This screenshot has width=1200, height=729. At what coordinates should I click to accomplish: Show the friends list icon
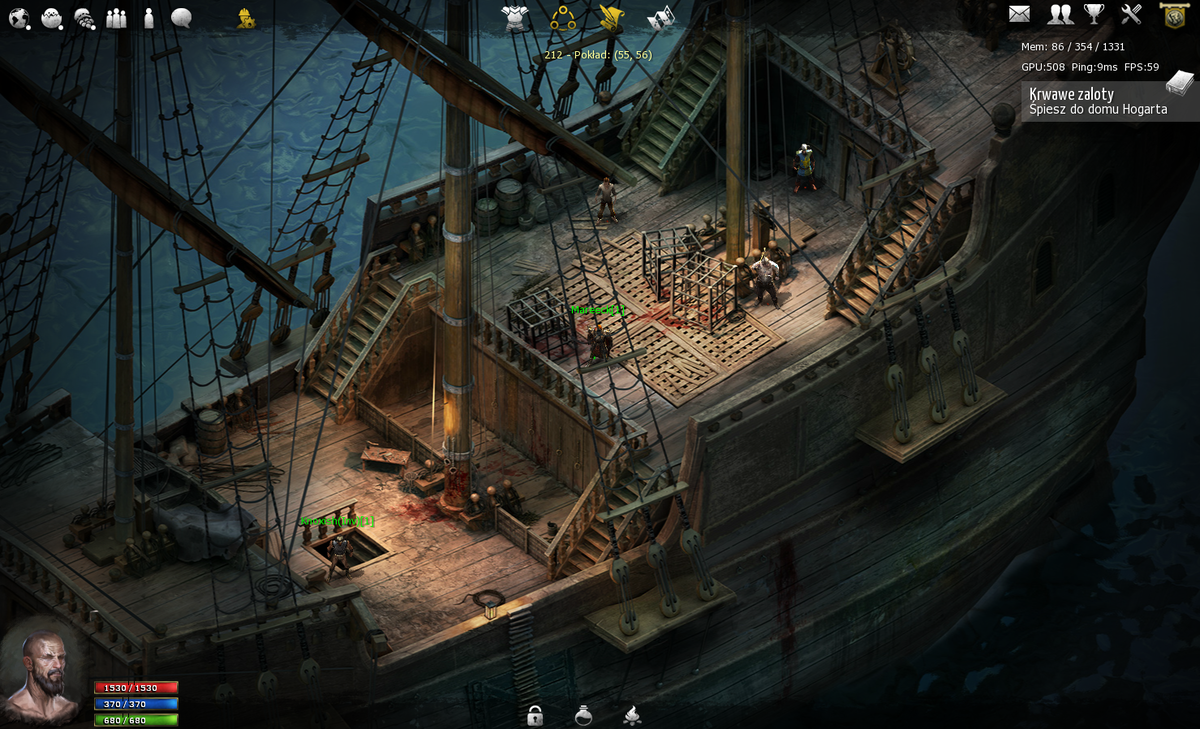pyautogui.click(x=1060, y=14)
